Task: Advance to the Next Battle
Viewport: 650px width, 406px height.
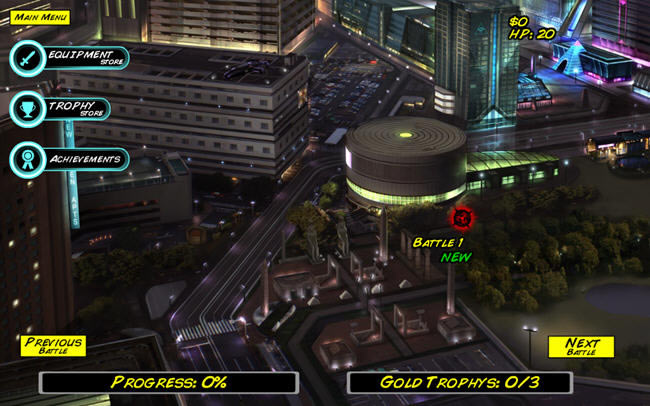Action: pyautogui.click(x=581, y=346)
